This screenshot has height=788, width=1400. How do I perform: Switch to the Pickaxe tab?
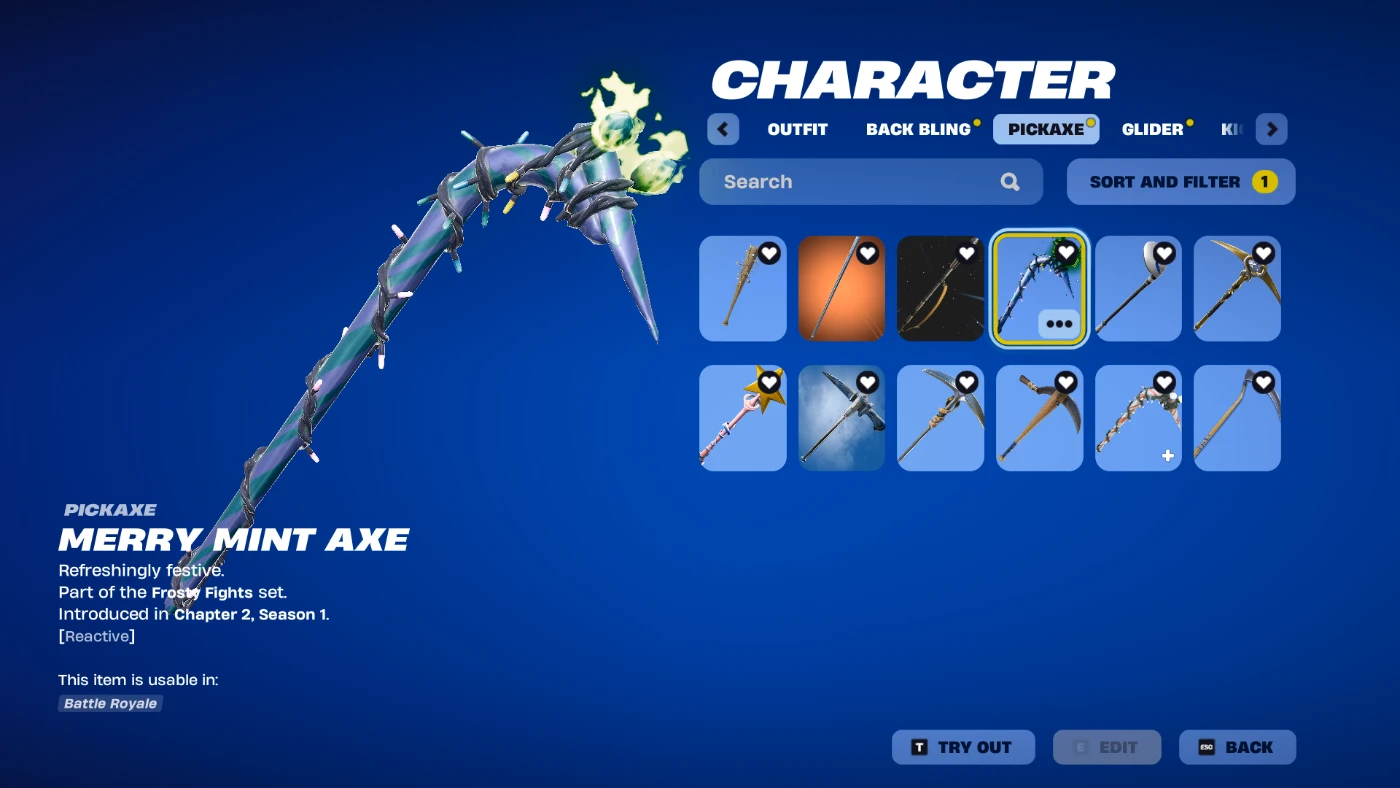click(x=1045, y=129)
